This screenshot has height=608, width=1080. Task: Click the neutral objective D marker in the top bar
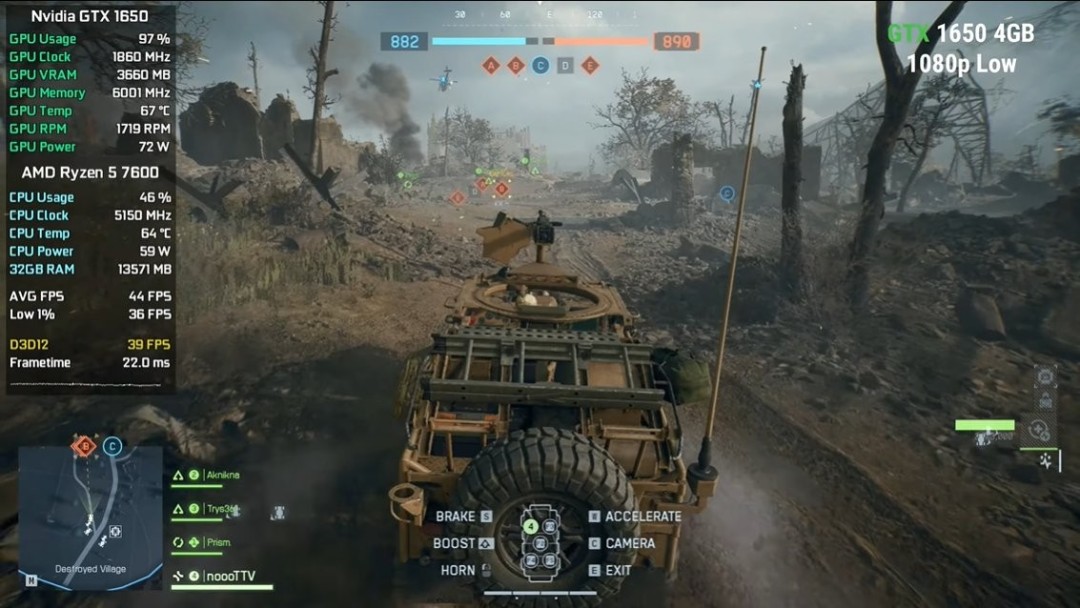point(565,66)
